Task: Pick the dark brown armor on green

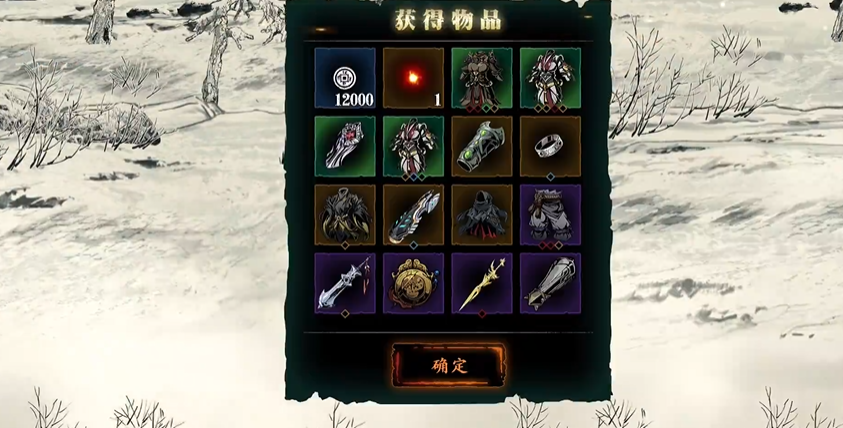Action: (x=481, y=78)
